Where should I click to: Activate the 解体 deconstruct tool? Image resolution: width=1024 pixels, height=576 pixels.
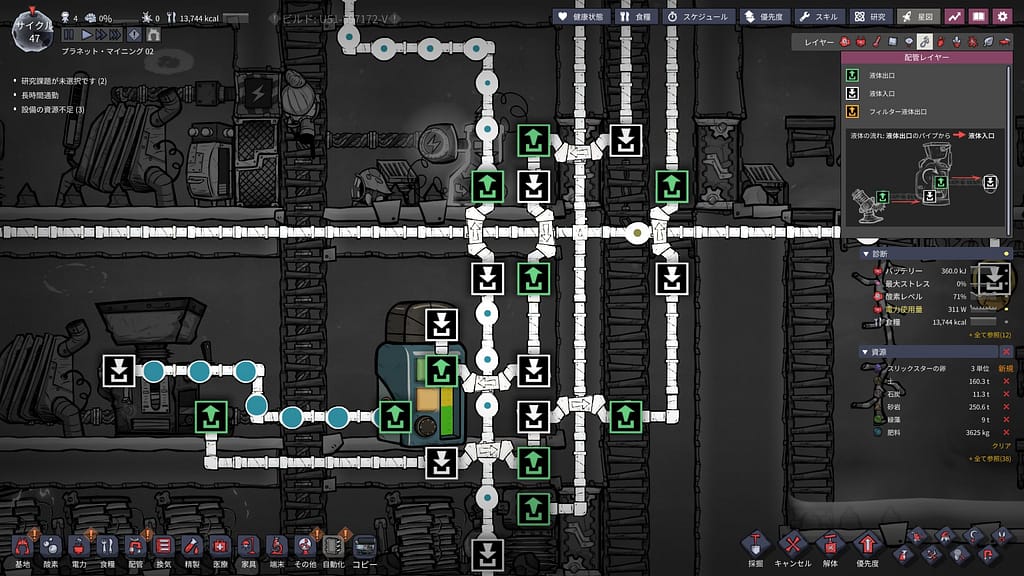830,548
